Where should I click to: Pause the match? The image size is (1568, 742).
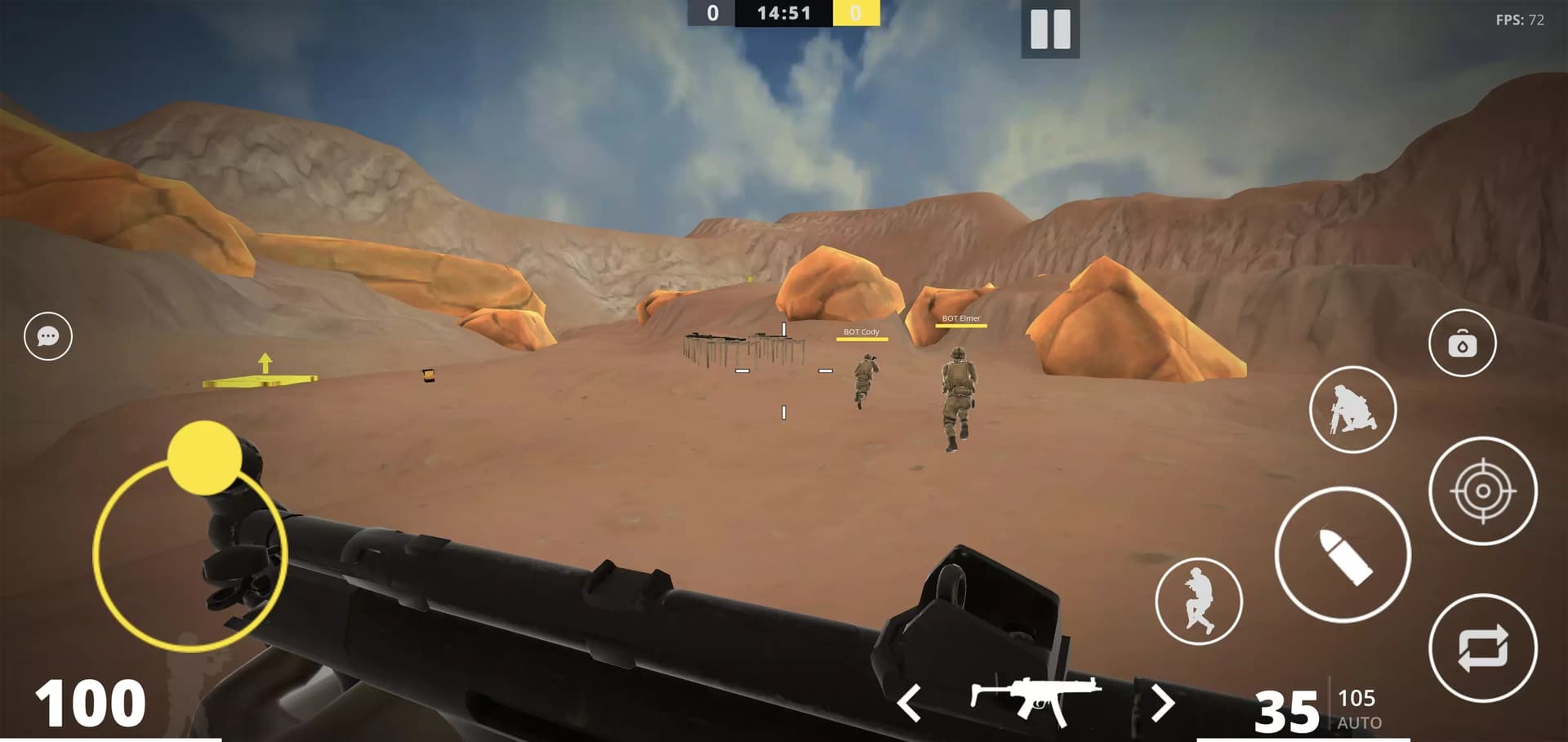pyautogui.click(x=1050, y=29)
